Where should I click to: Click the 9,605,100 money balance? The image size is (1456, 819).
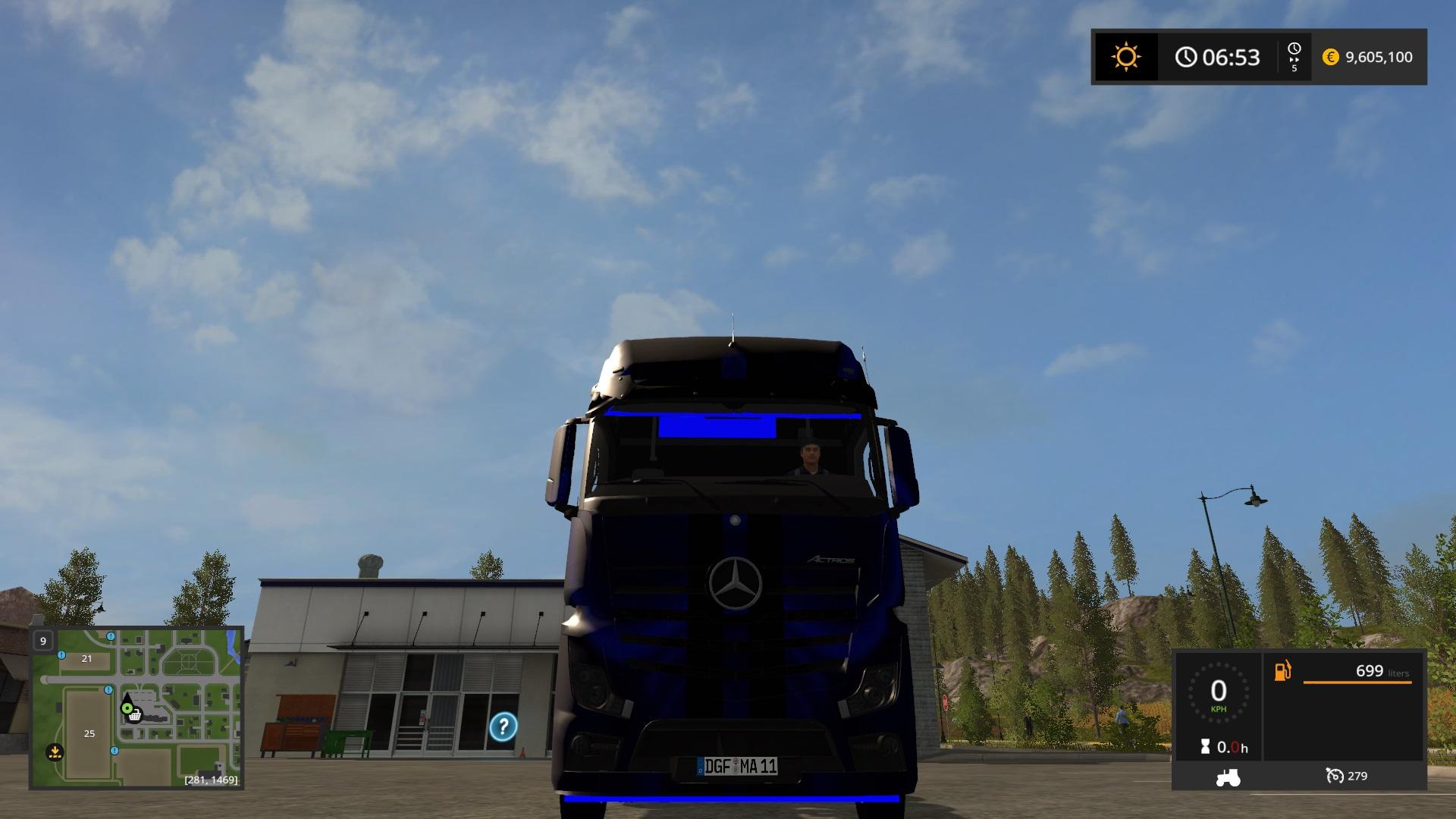tap(1379, 57)
